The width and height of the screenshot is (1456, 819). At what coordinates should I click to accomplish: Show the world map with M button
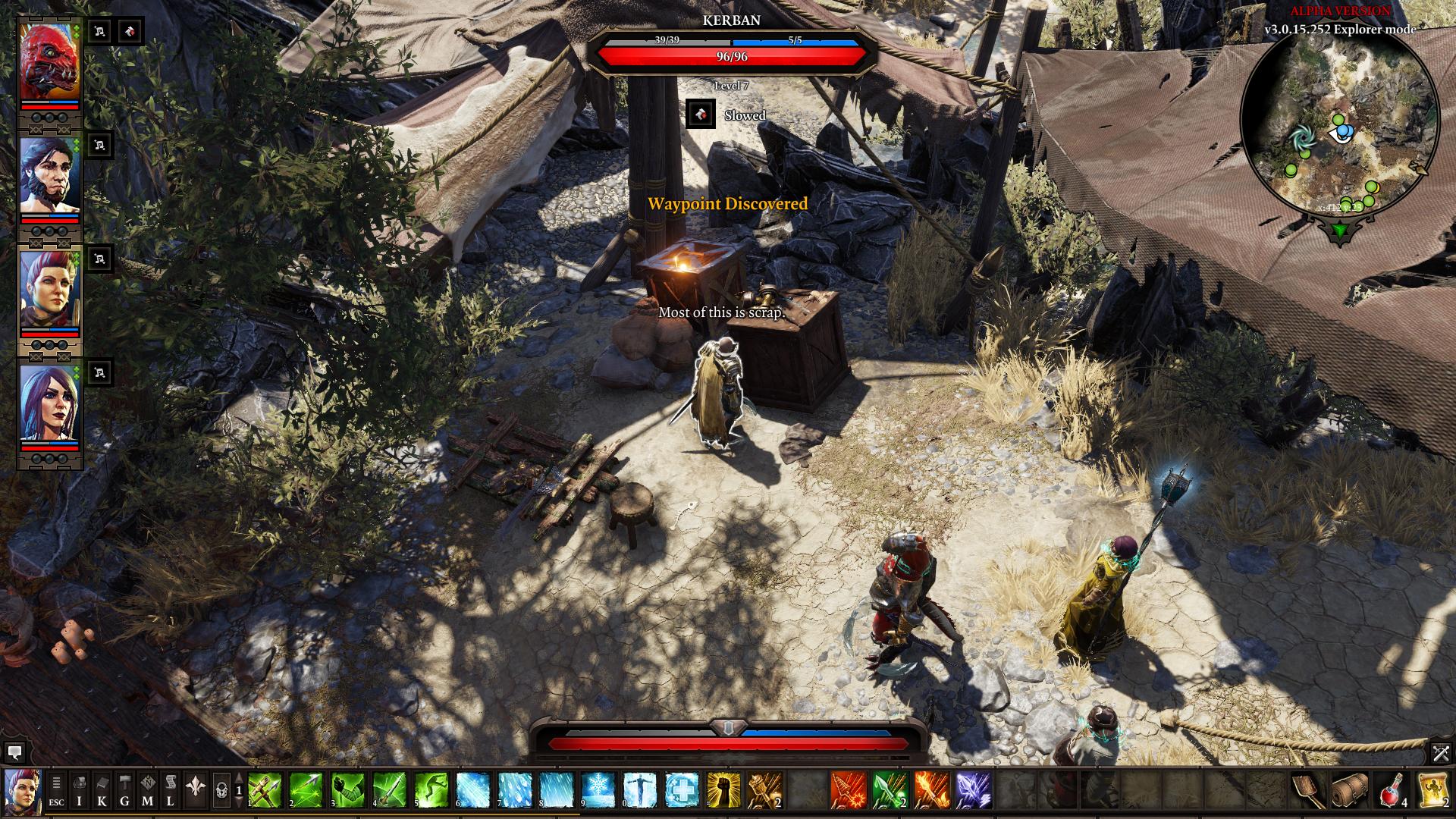[147, 791]
